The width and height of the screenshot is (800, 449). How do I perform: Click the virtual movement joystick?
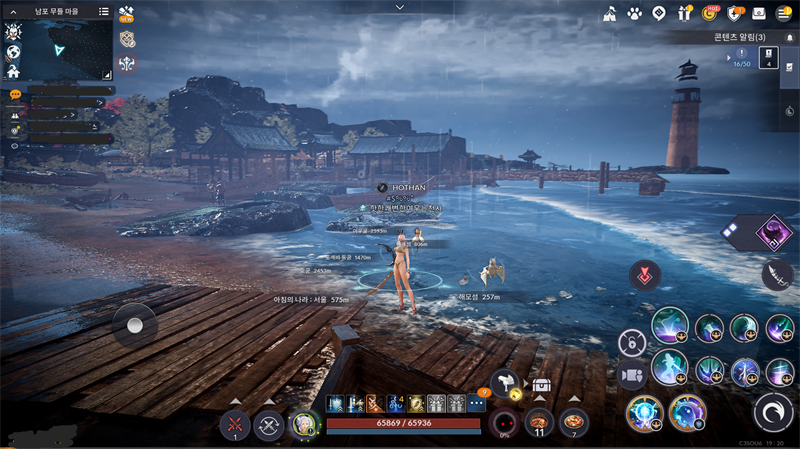pos(134,324)
